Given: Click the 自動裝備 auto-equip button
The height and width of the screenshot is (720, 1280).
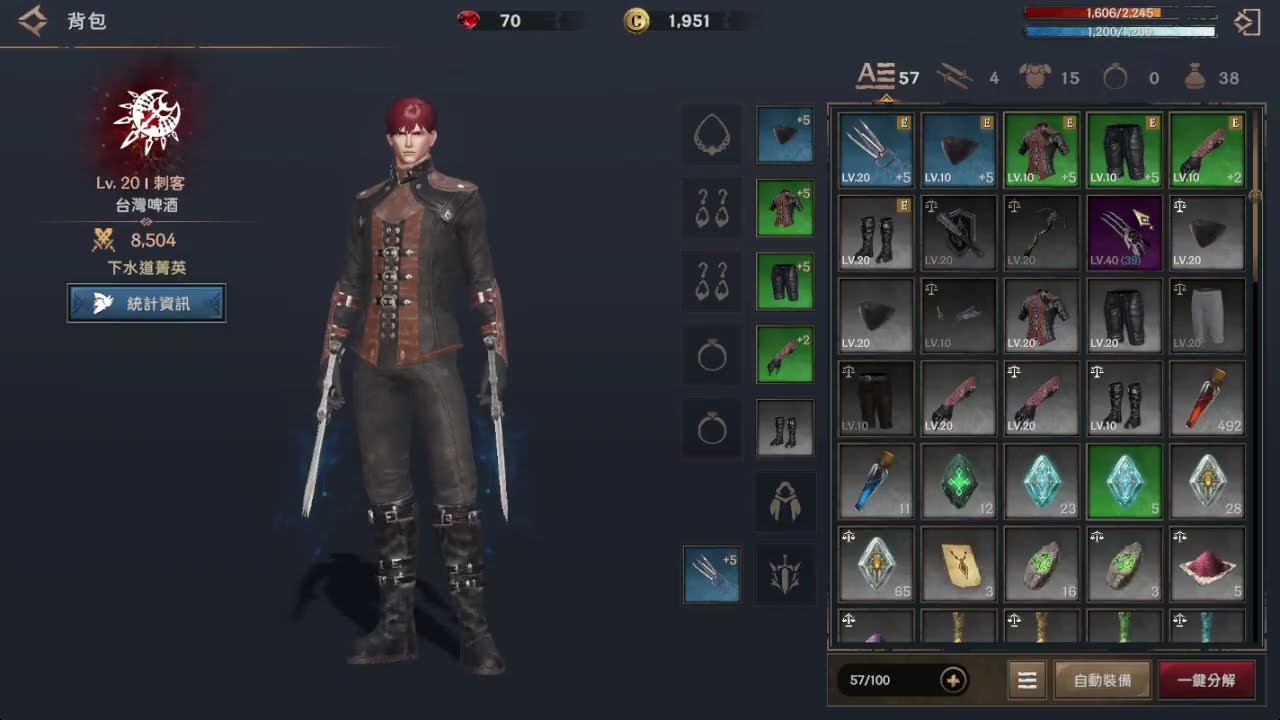Looking at the screenshot, I should [1103, 680].
